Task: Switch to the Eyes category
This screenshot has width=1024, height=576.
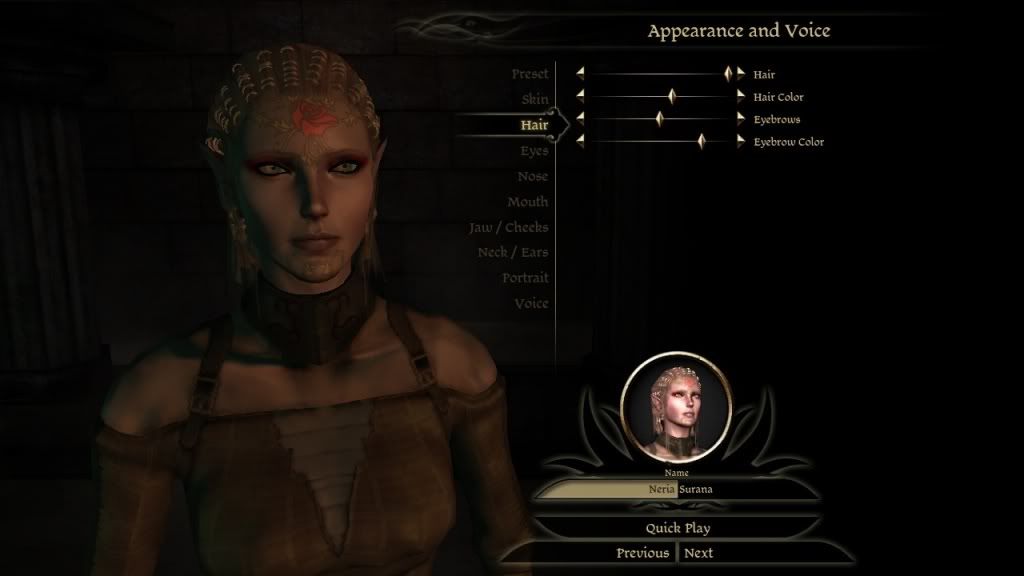Action: (533, 151)
